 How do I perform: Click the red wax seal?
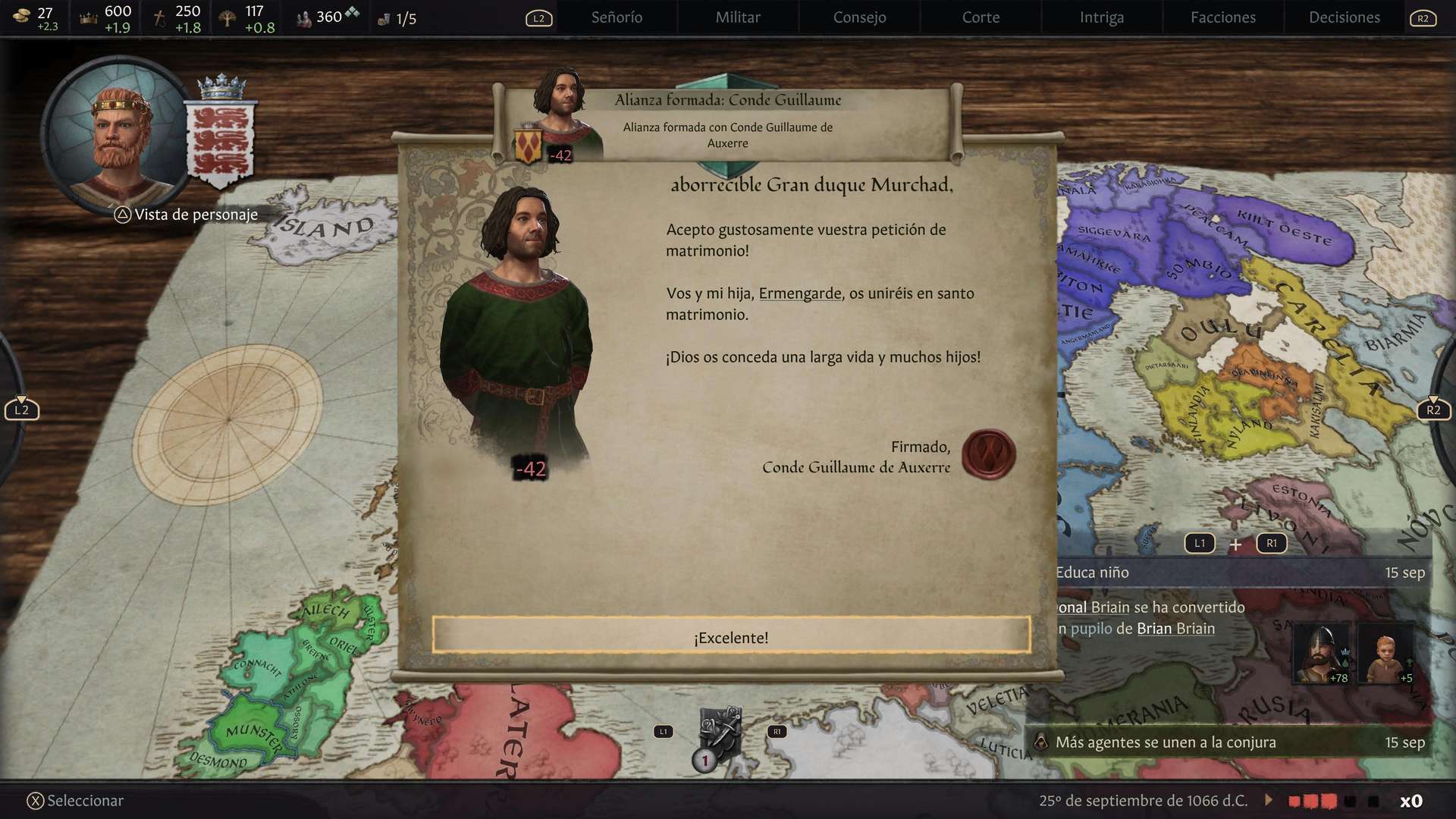(x=988, y=454)
